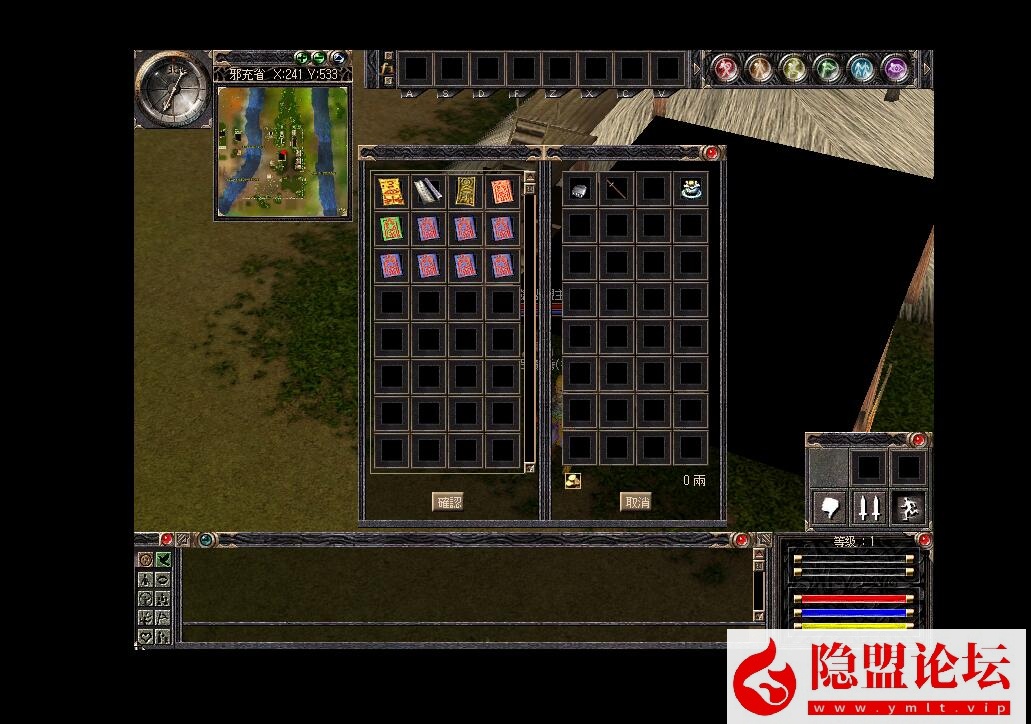1031x724 pixels.
Task: Select the yellow talisman scroll in the inventory
Action: coord(390,191)
